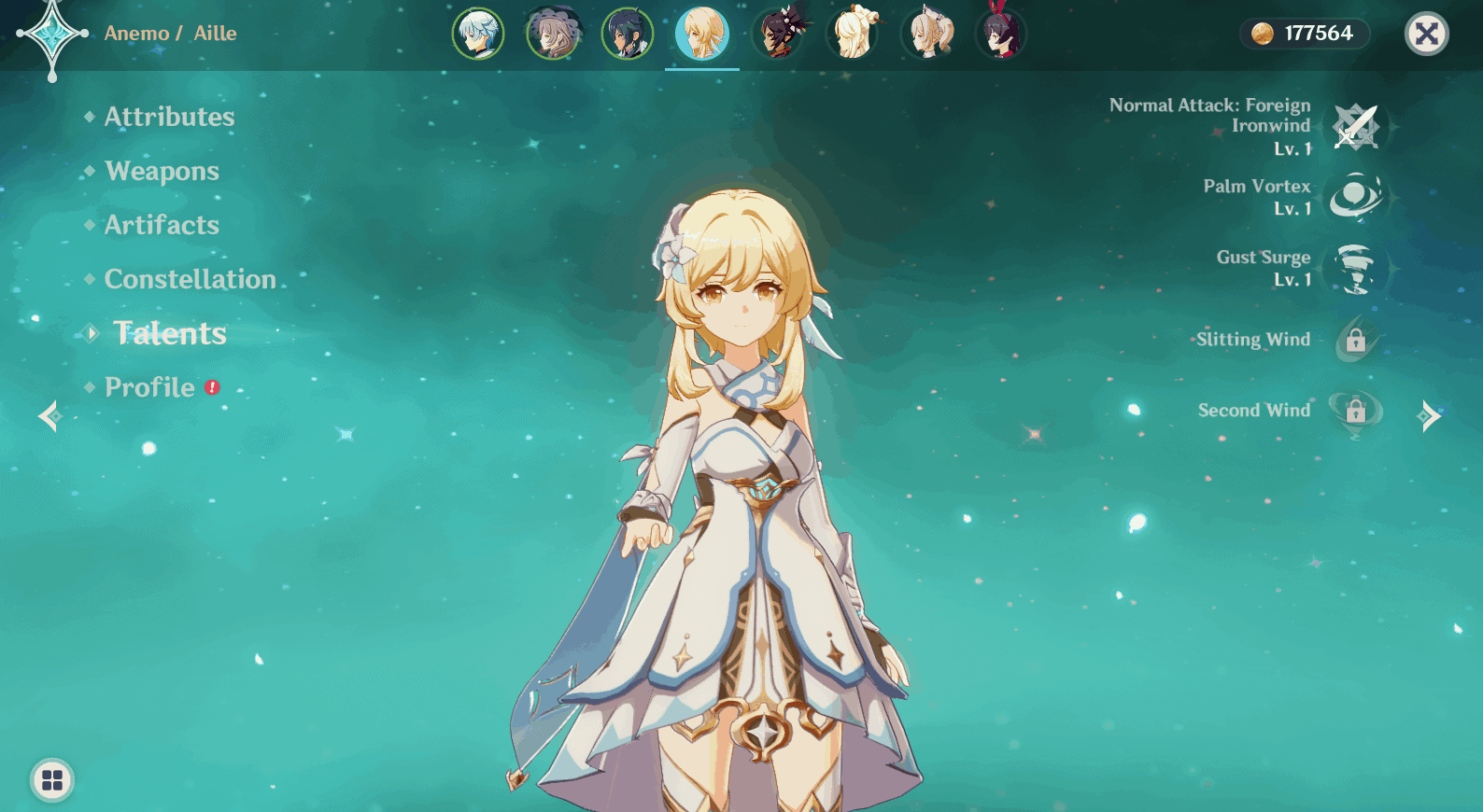Go to the Weapons section
Image resolution: width=1483 pixels, height=812 pixels.
tap(162, 171)
